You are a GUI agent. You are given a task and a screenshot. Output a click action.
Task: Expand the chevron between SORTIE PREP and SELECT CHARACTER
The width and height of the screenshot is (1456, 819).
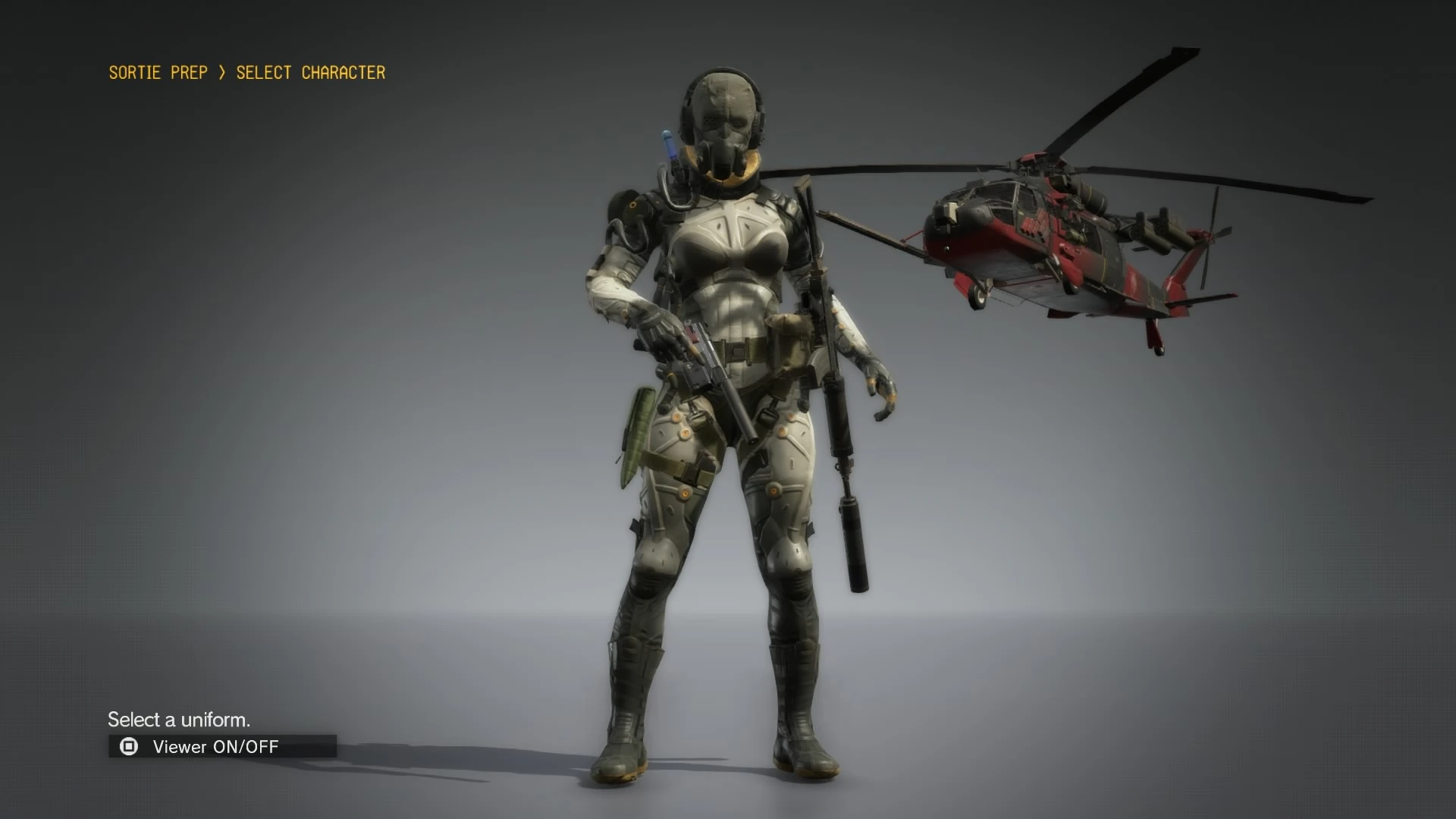click(221, 72)
